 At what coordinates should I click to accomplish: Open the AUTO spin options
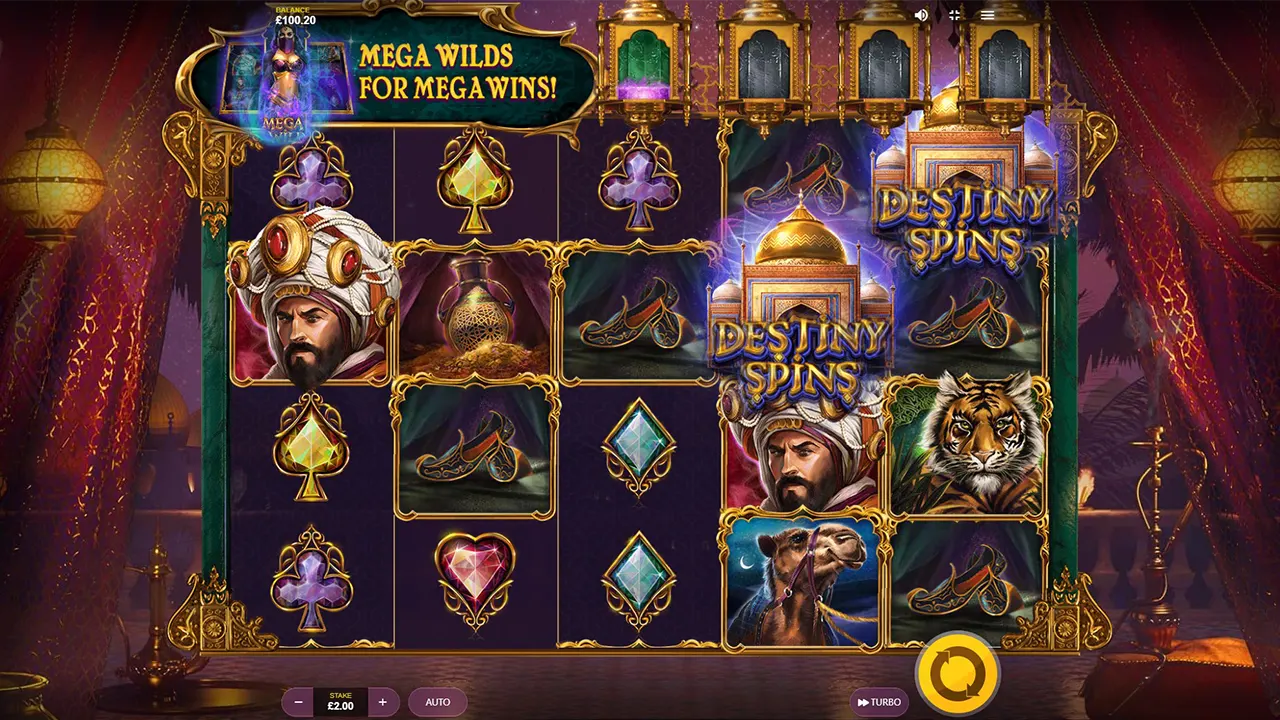click(438, 702)
